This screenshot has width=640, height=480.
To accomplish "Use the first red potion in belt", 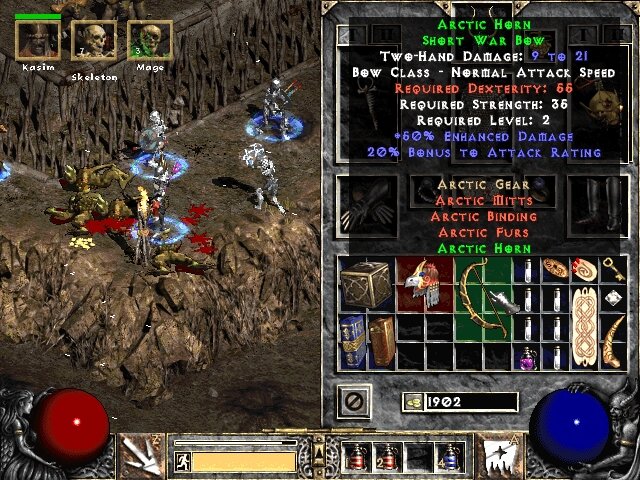I will click(x=355, y=456).
